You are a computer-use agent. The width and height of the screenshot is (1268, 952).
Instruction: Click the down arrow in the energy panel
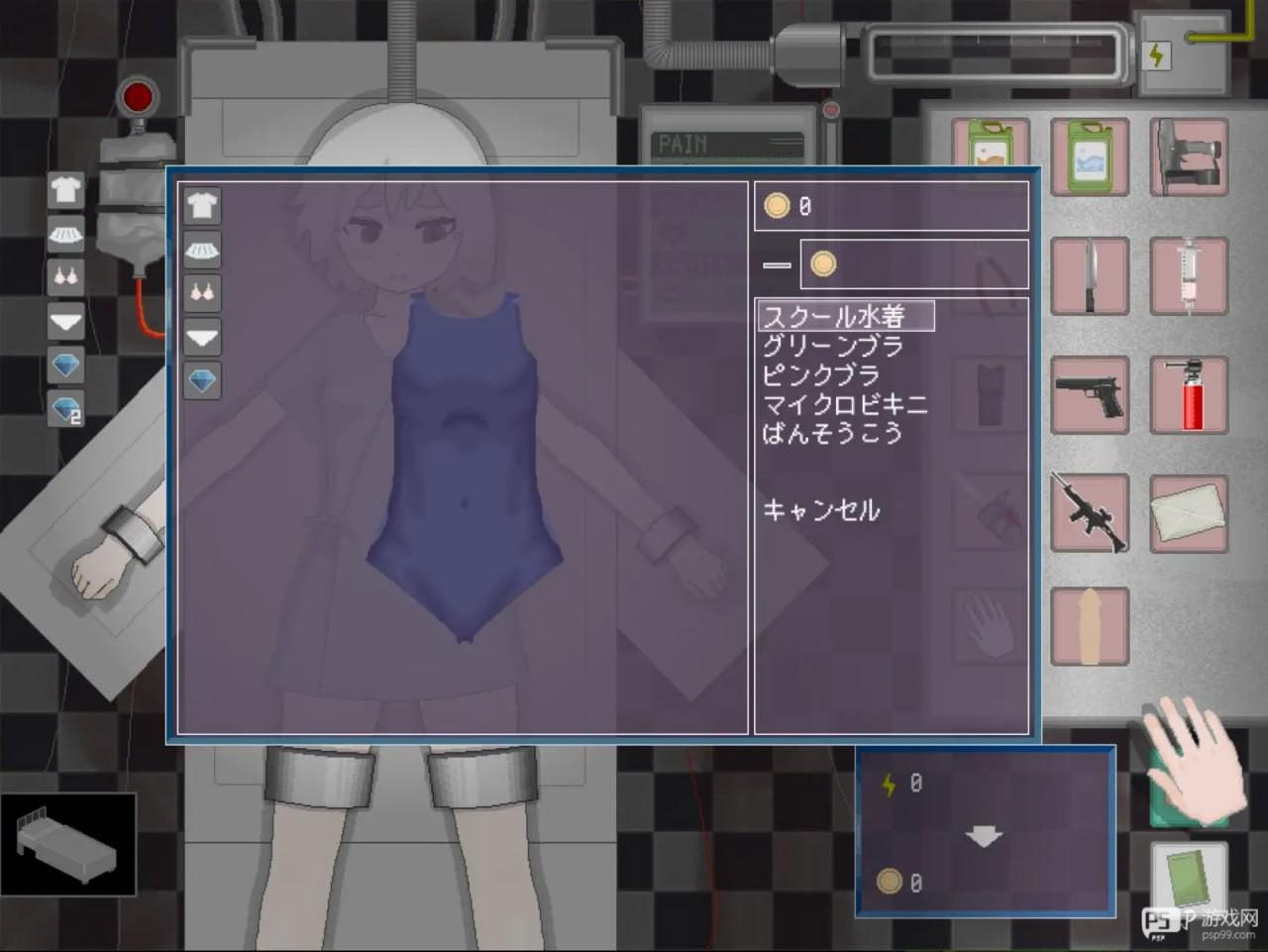984,835
